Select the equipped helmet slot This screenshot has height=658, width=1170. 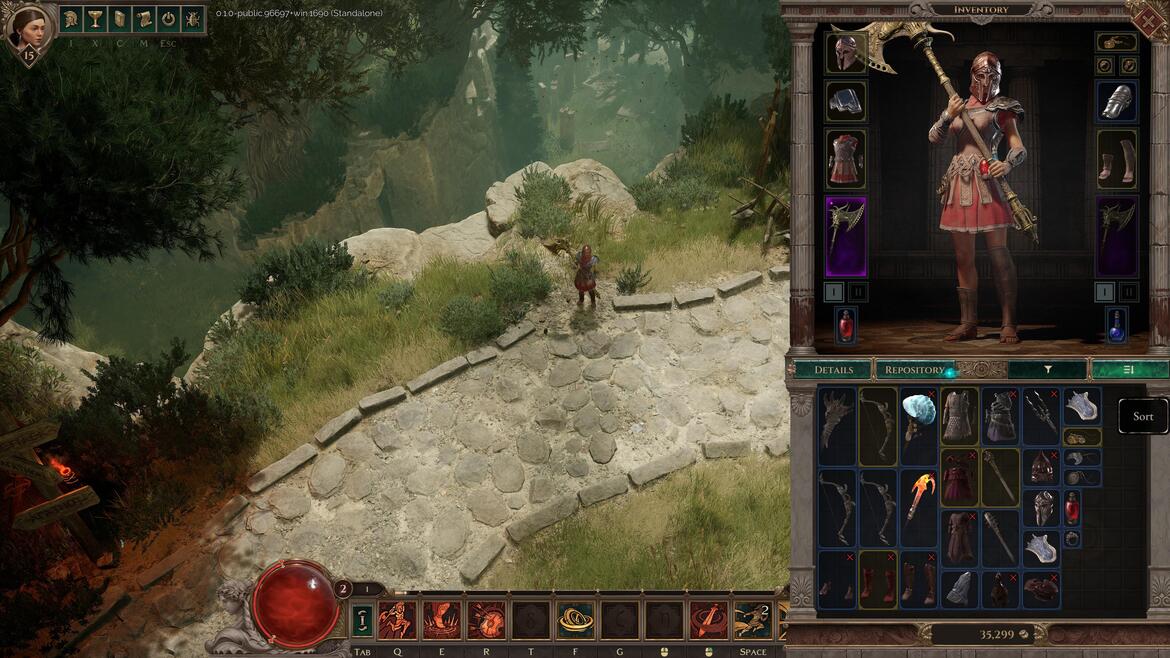click(846, 53)
